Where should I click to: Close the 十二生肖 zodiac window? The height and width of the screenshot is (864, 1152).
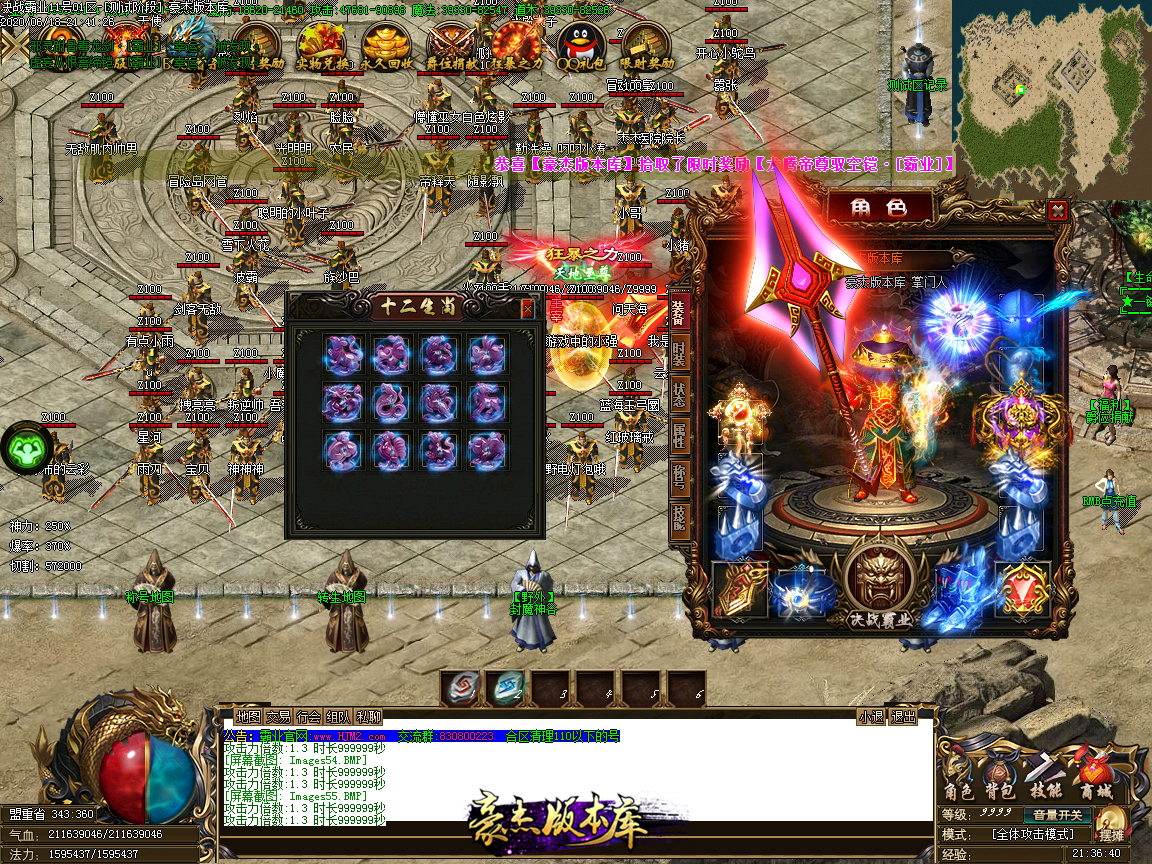527,309
